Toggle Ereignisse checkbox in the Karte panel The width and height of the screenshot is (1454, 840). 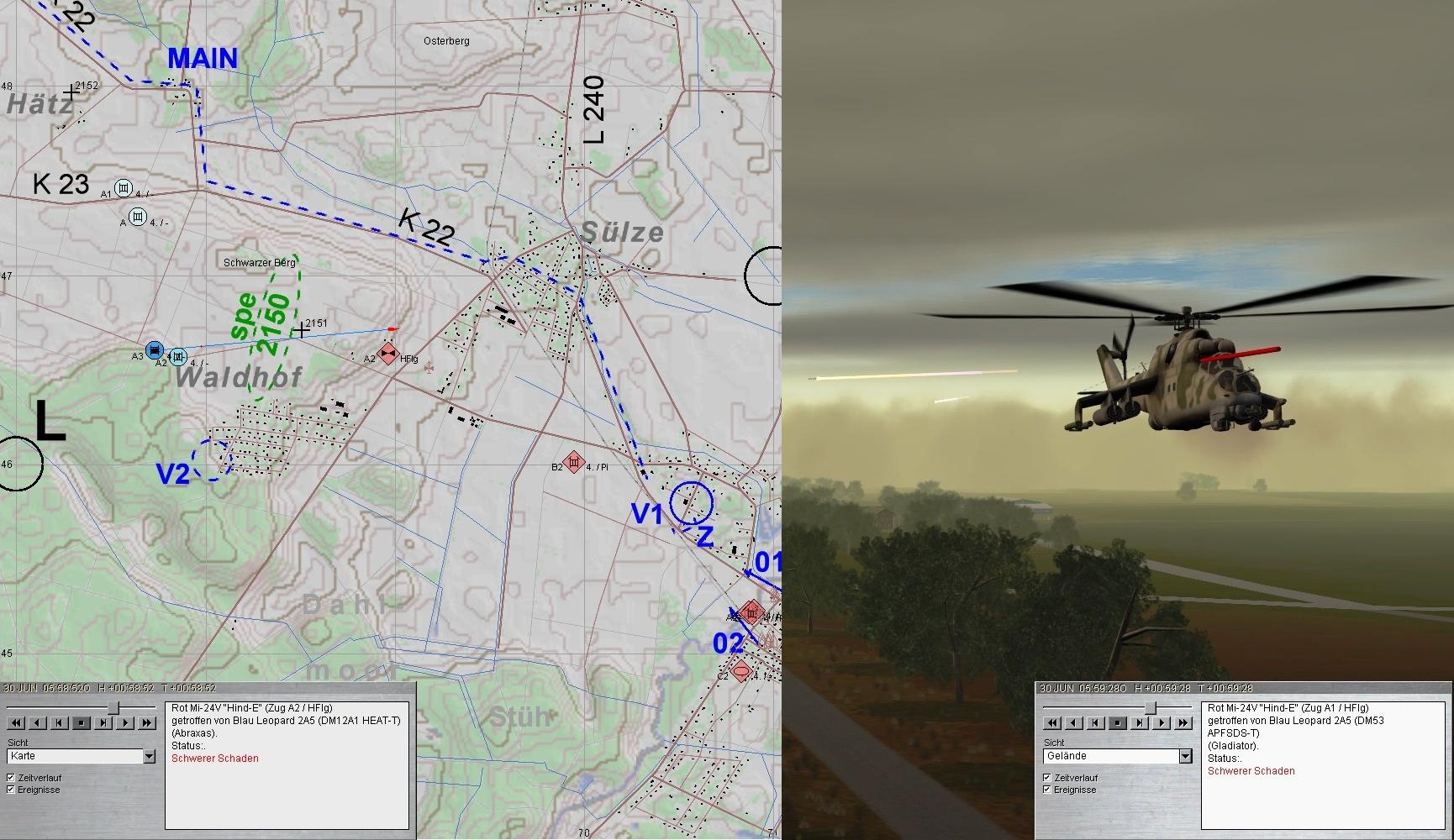[x=11, y=790]
